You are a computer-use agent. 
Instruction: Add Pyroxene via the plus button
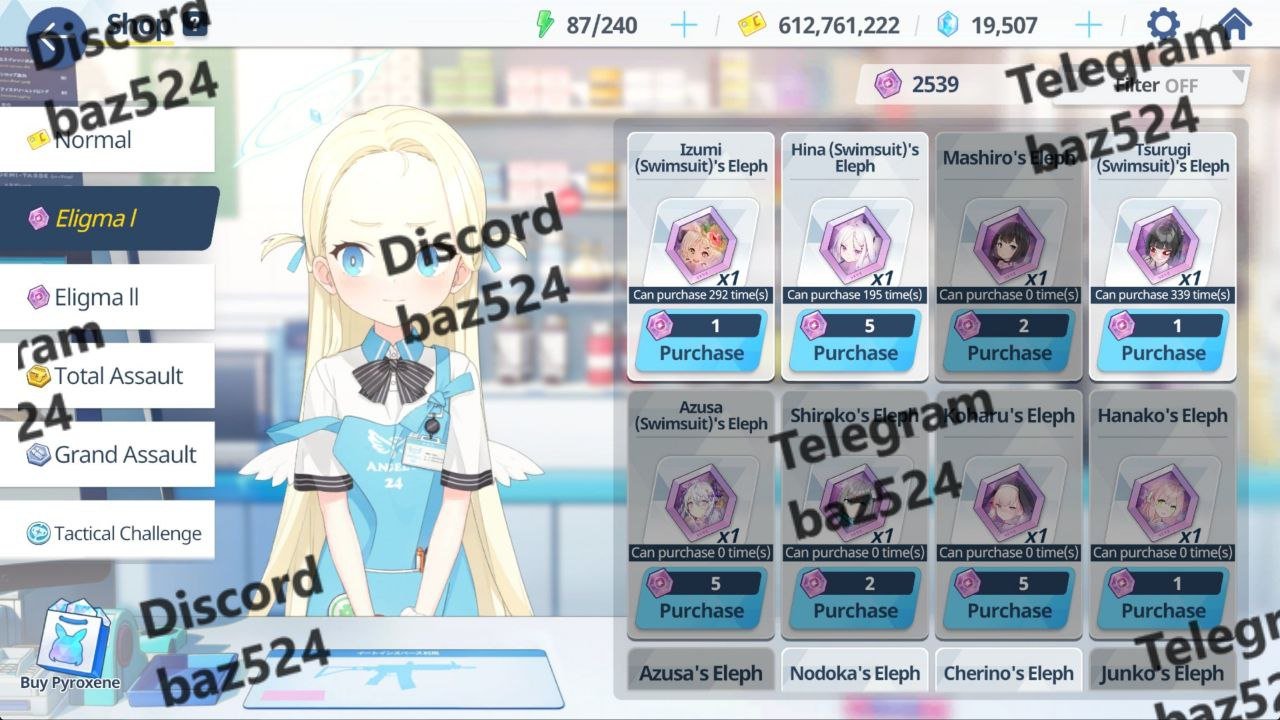point(1088,25)
